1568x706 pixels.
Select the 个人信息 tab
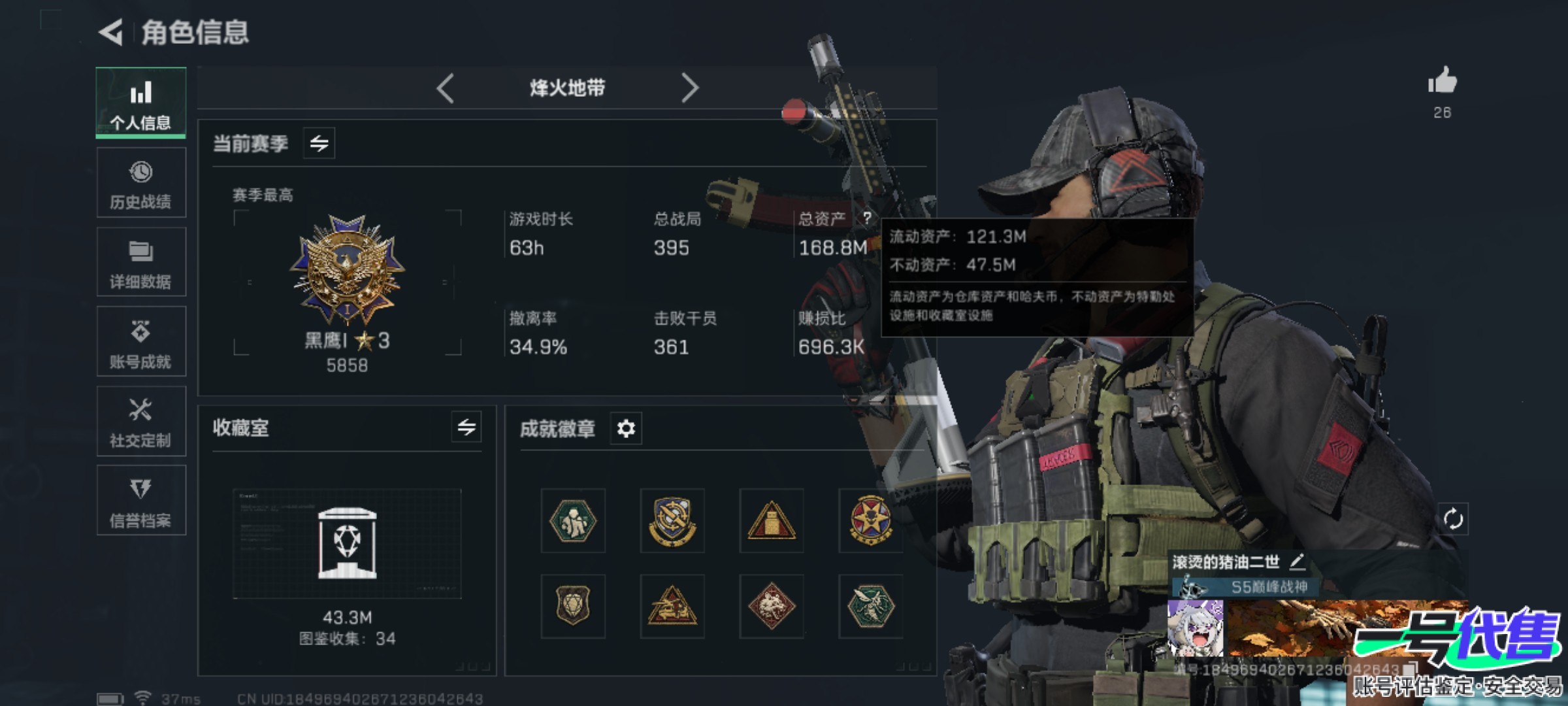coord(141,102)
